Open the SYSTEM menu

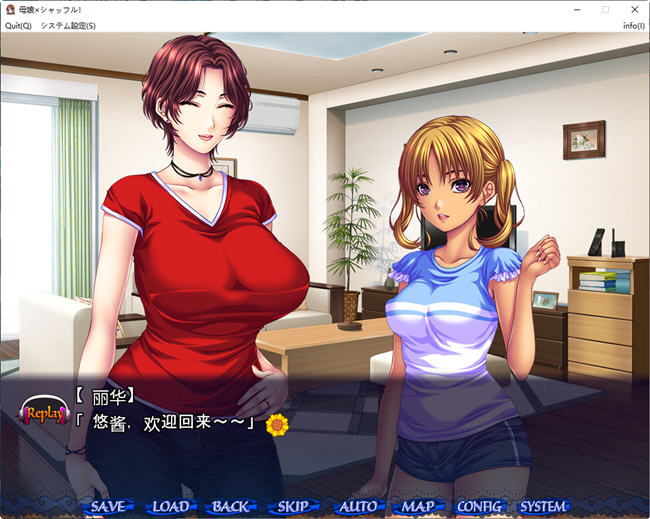tap(543, 506)
